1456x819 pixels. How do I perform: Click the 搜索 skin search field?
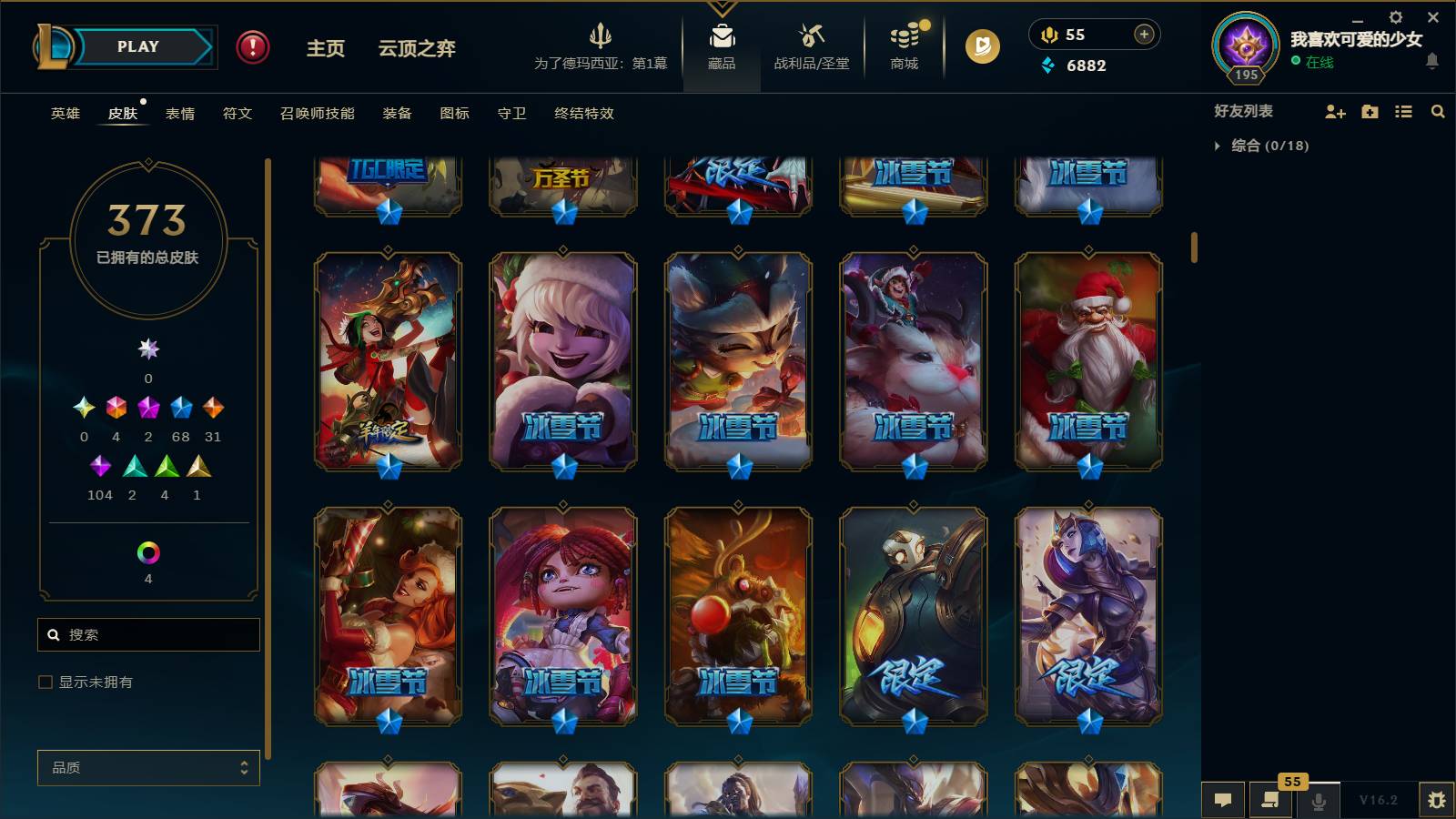pyautogui.click(x=148, y=634)
